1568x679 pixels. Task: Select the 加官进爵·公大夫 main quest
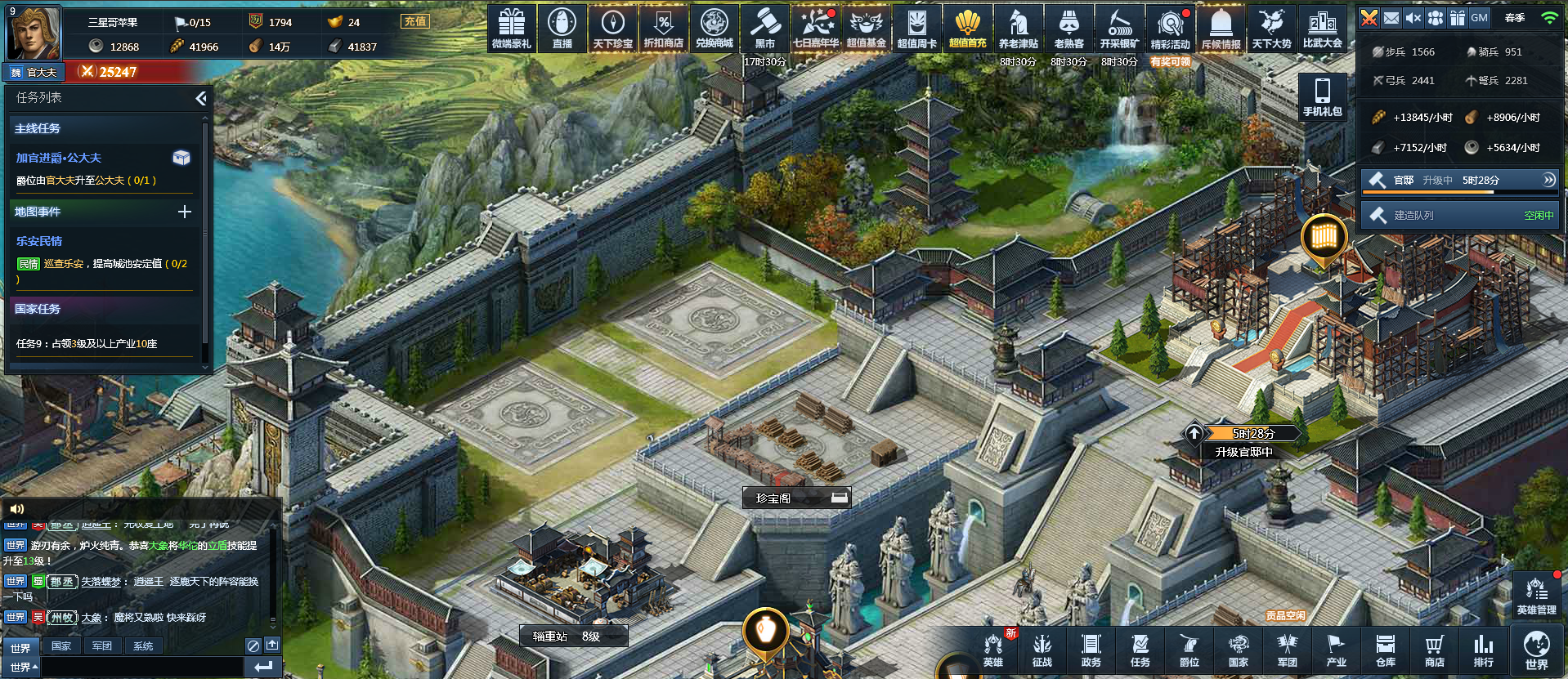coord(59,158)
